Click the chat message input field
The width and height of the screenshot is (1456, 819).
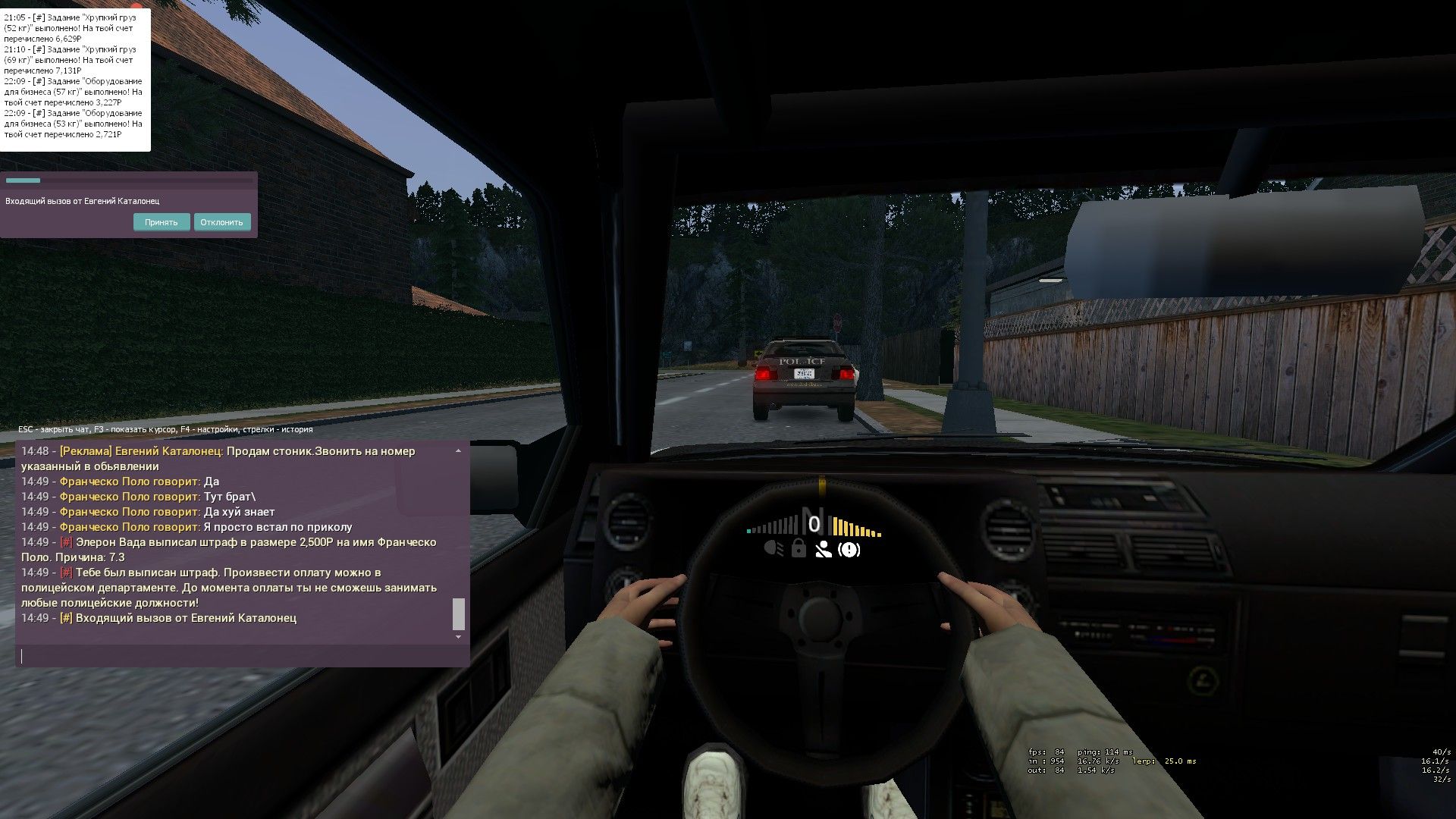pyautogui.click(x=243, y=656)
